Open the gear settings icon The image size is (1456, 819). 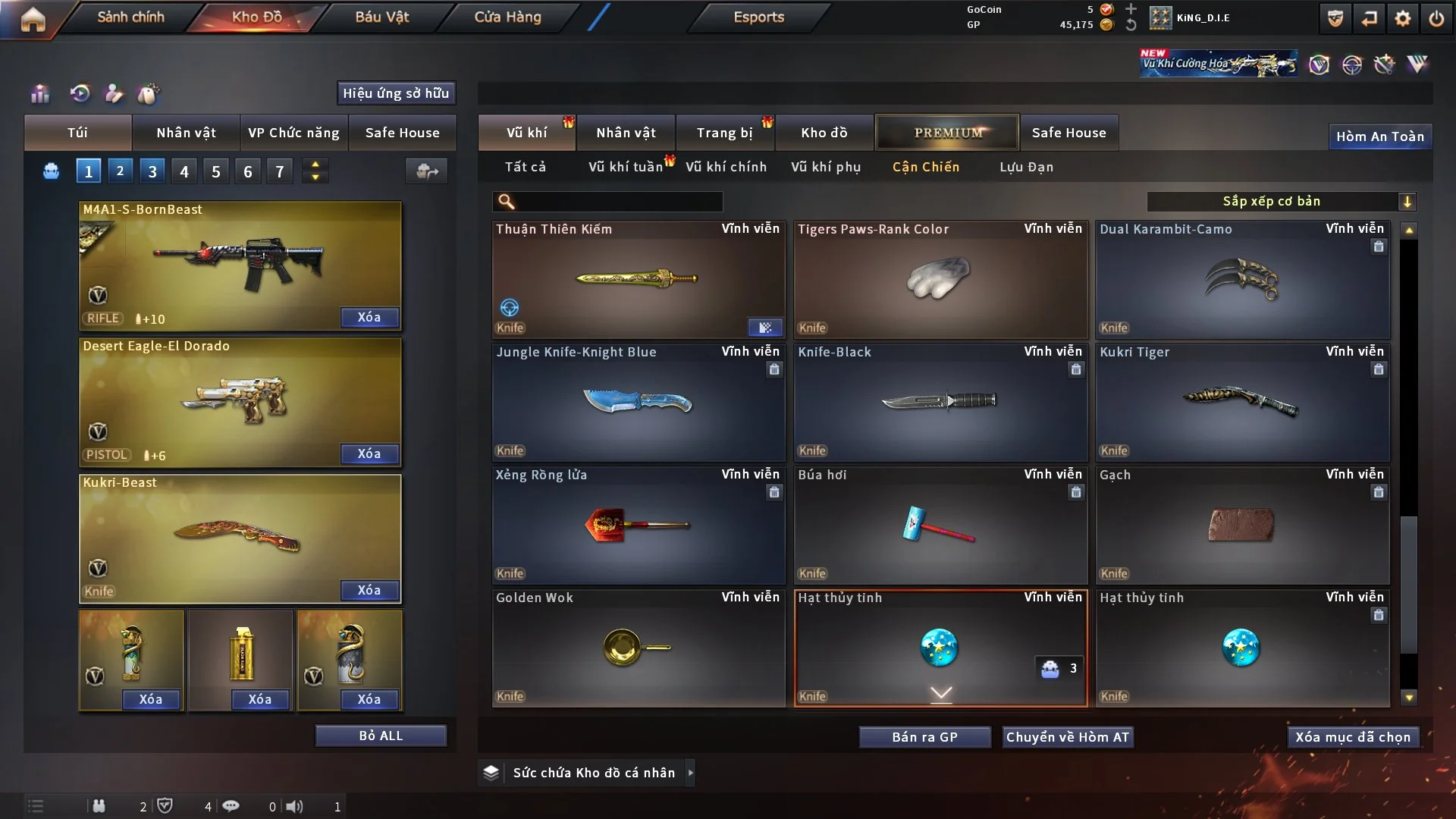(1403, 18)
